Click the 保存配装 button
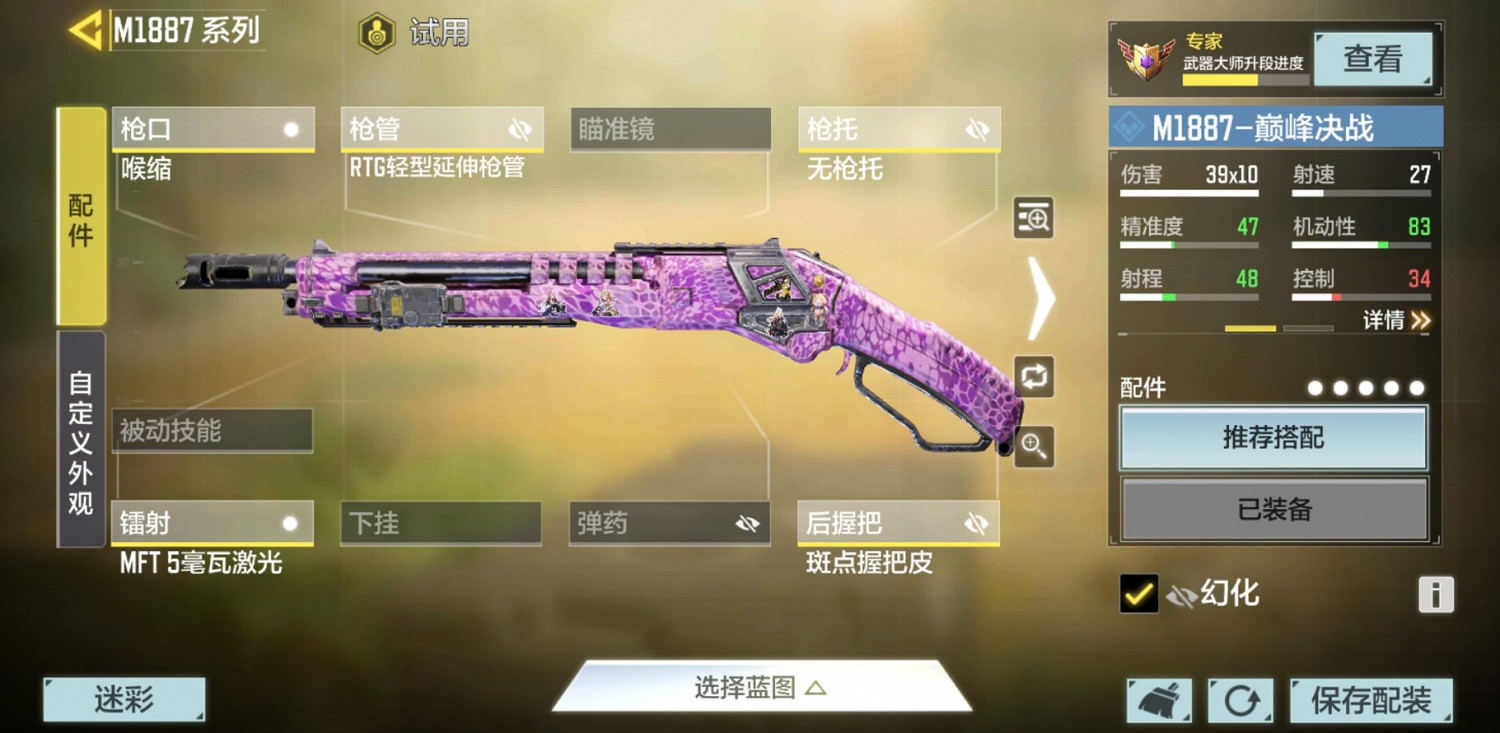1500x733 pixels. tap(1373, 700)
